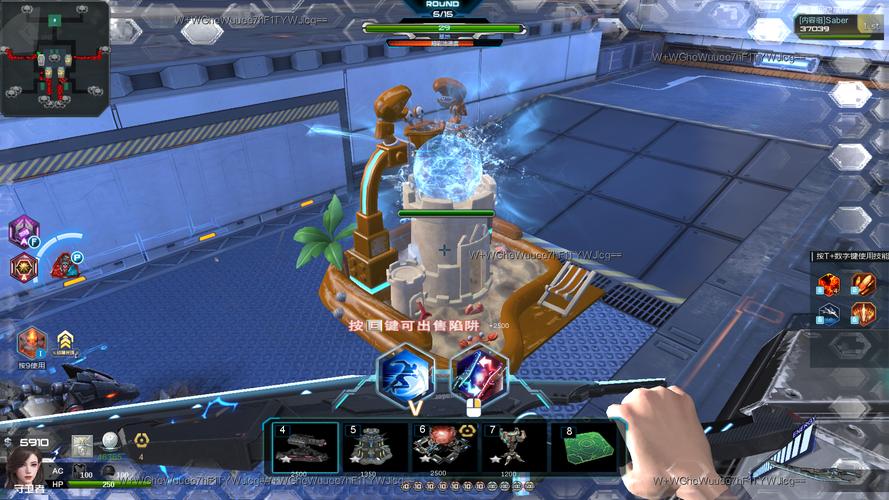Activate the blue sprint runner skill

pyautogui.click(x=405, y=372)
